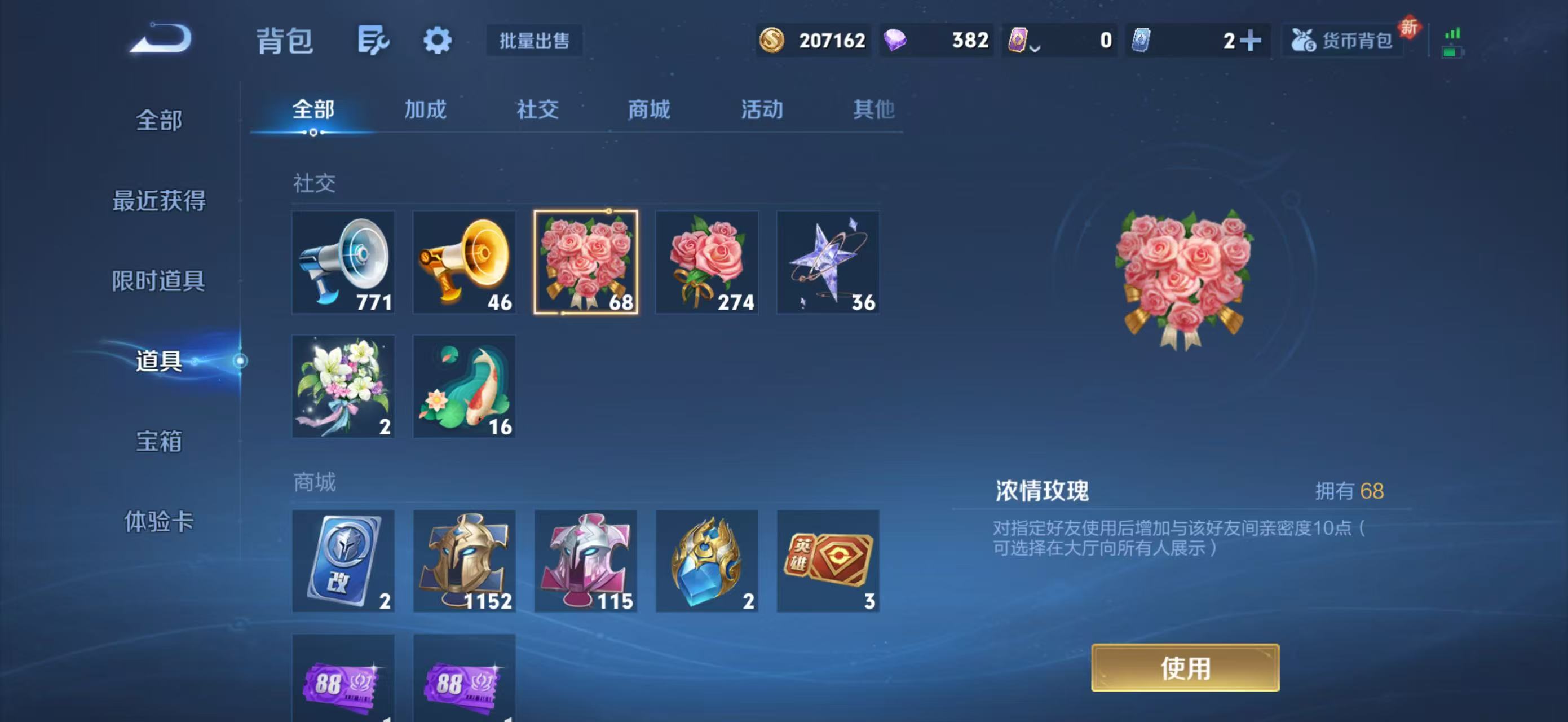Switch to the 社交 tab

[538, 110]
